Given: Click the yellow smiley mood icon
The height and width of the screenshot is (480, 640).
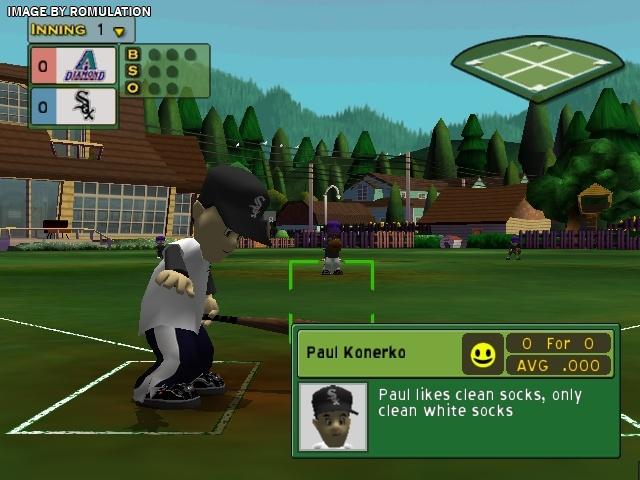Looking at the screenshot, I should click(x=482, y=354).
